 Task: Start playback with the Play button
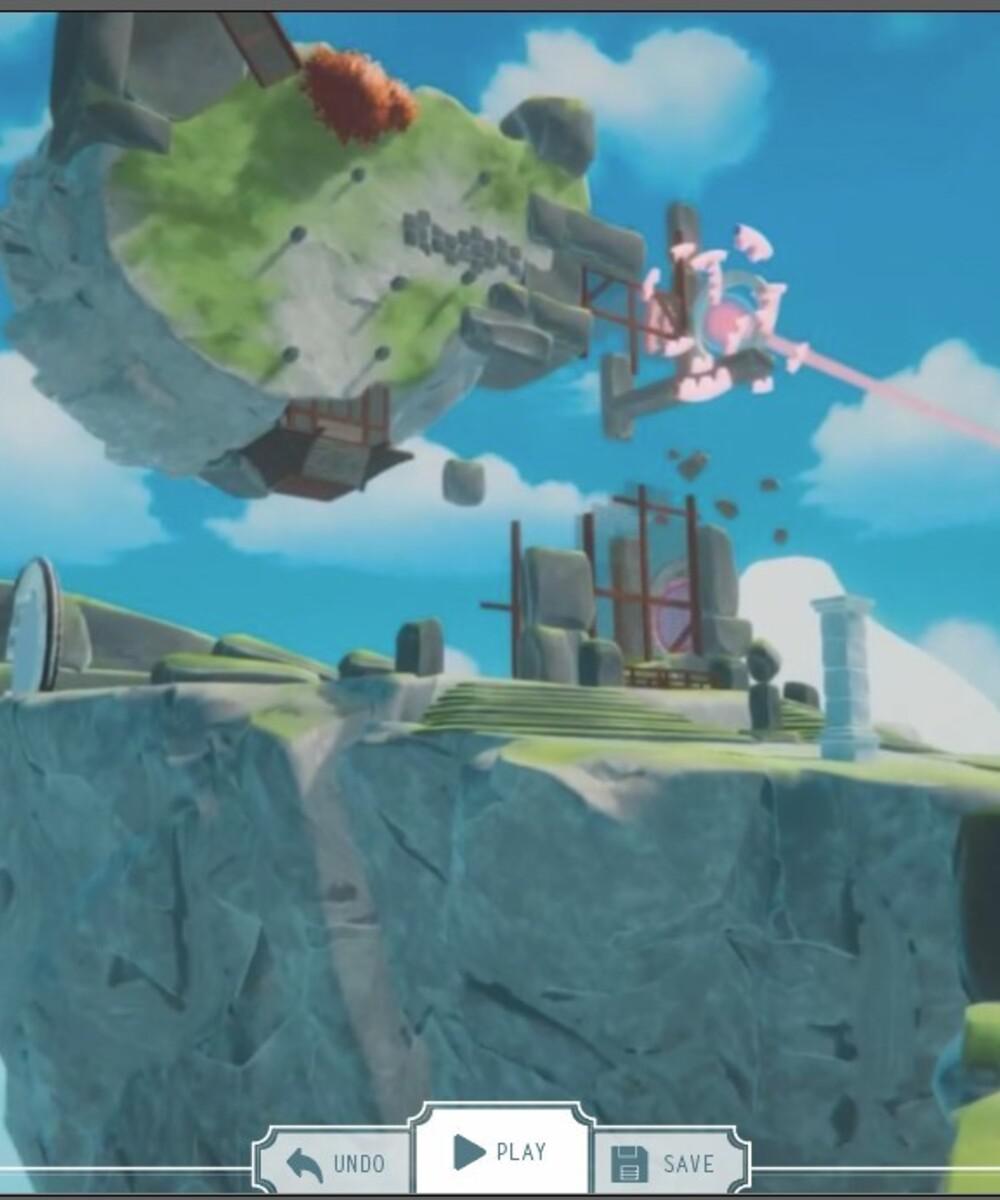(x=500, y=1152)
